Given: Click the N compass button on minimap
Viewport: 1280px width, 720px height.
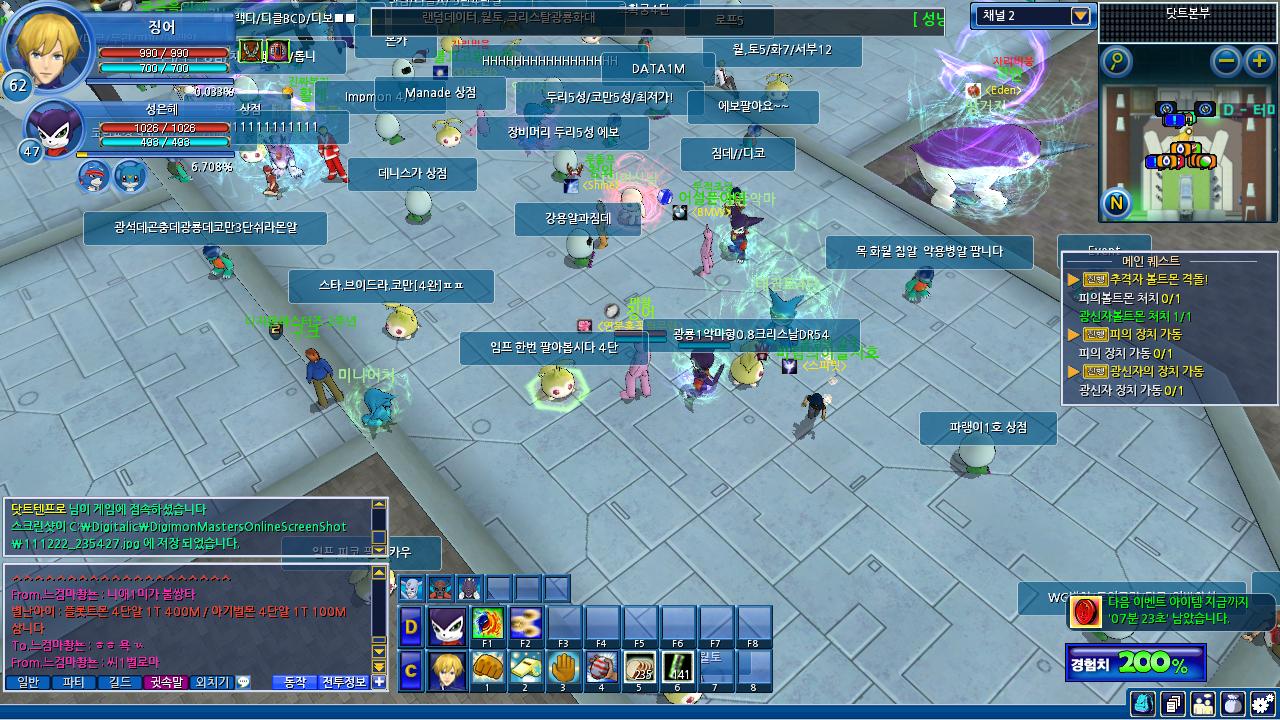Looking at the screenshot, I should pyautogui.click(x=1116, y=204).
